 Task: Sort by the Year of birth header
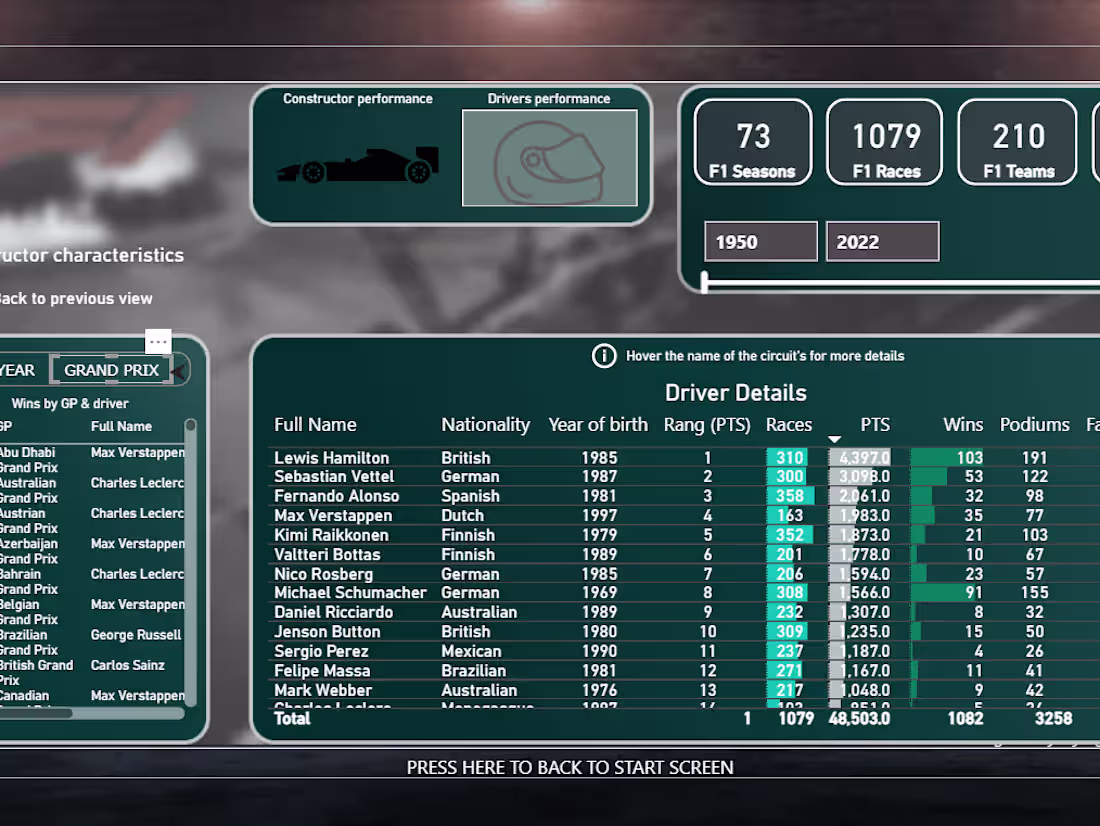[598, 425]
